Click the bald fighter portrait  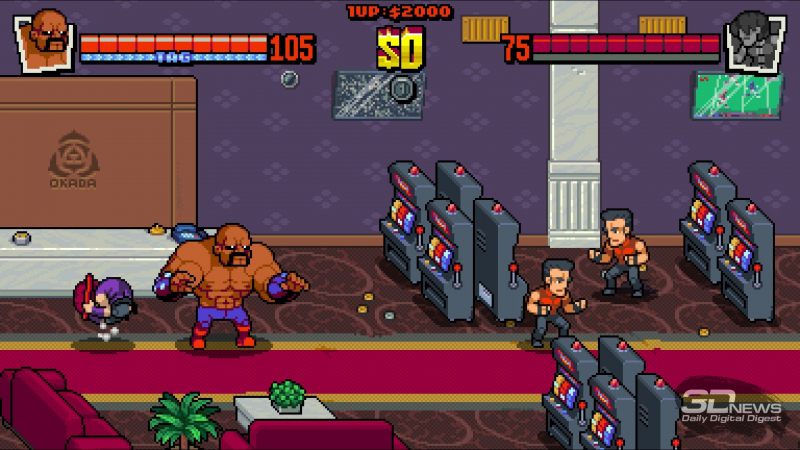[x=45, y=38]
